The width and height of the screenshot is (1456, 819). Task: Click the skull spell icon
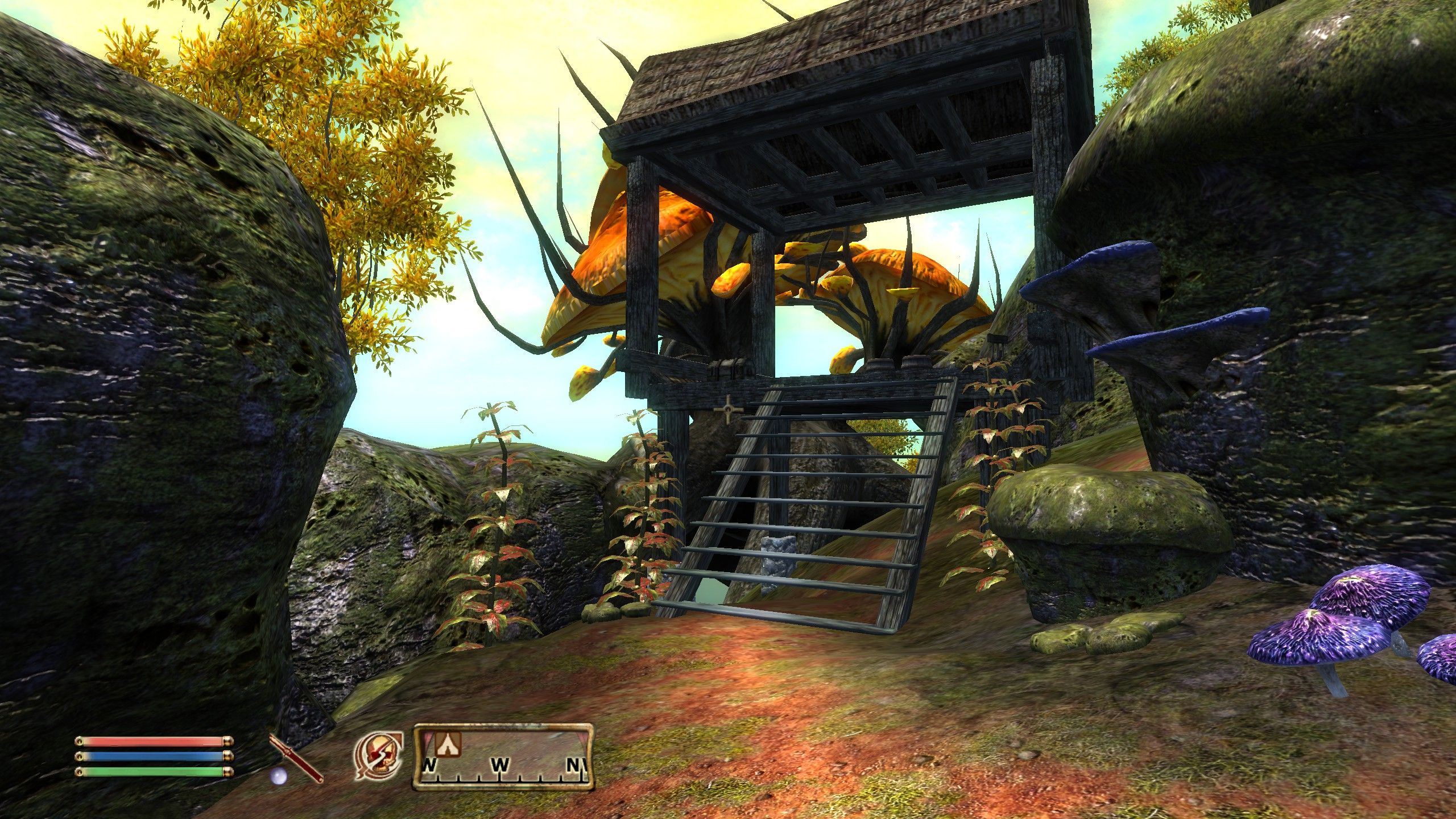click(380, 755)
